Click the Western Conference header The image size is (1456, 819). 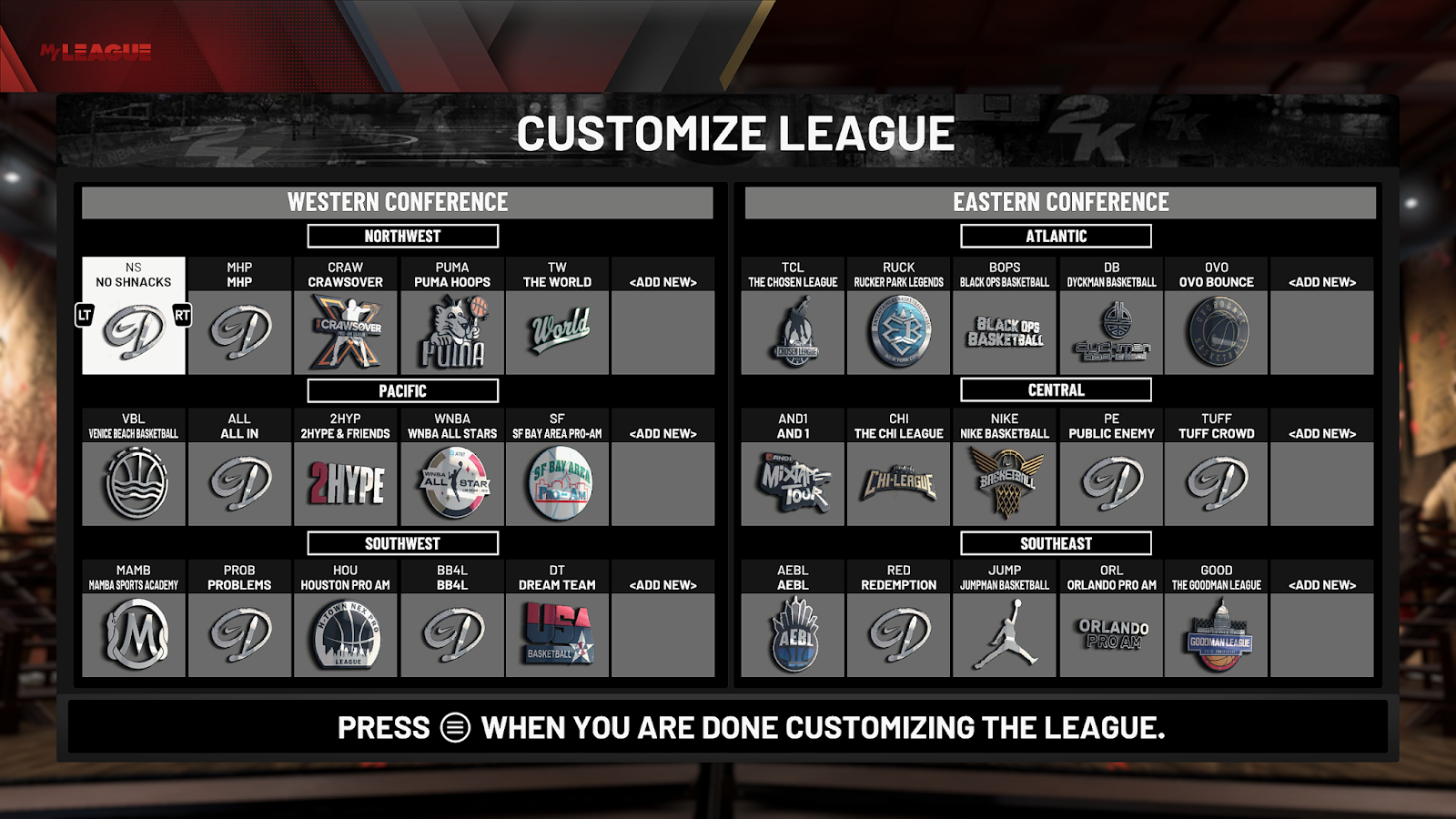click(x=398, y=202)
